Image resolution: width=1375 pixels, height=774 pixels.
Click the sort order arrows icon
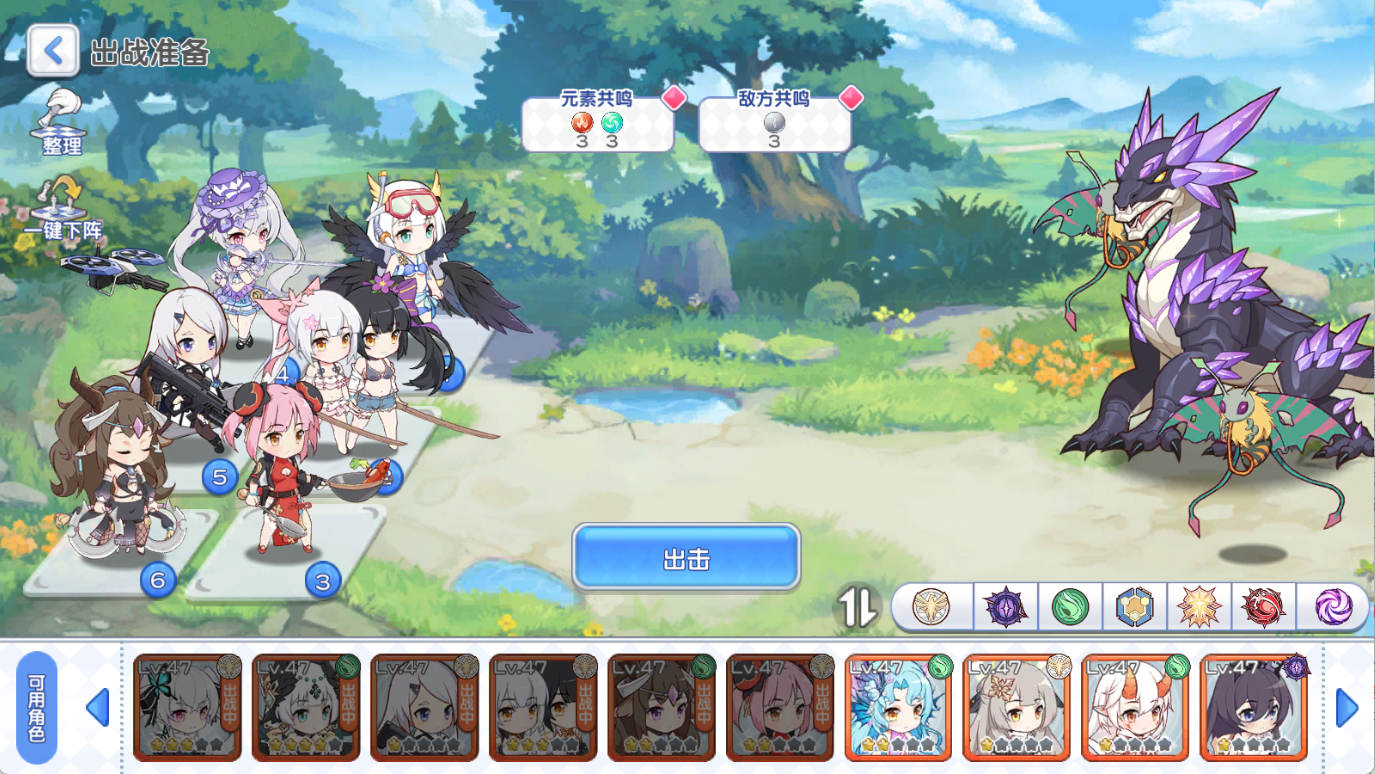(x=858, y=606)
